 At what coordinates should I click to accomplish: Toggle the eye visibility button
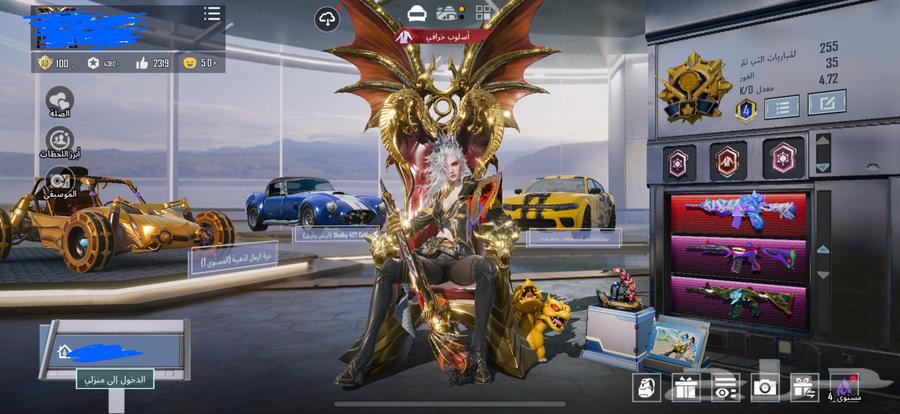pyautogui.click(x=725, y=385)
